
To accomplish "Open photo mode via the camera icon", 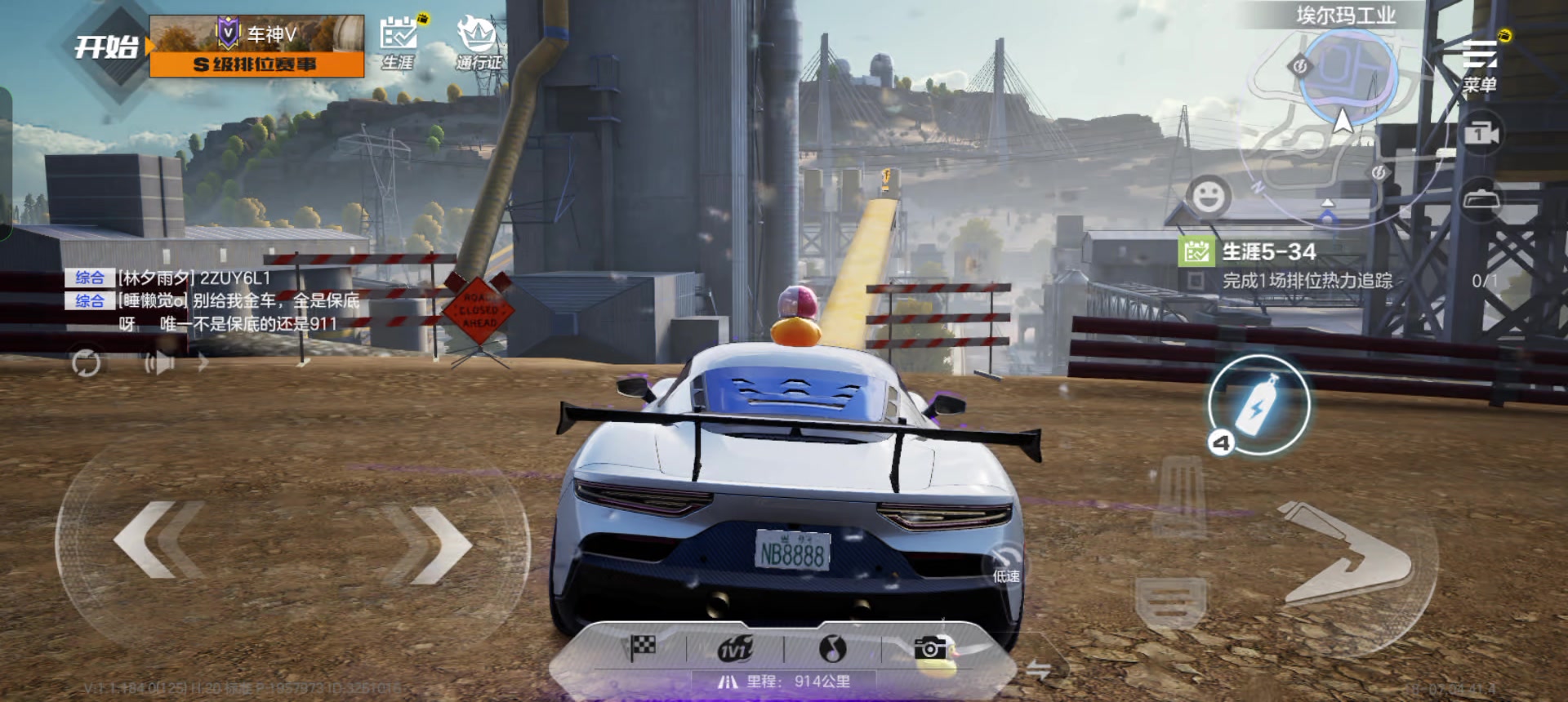I will (930, 649).
